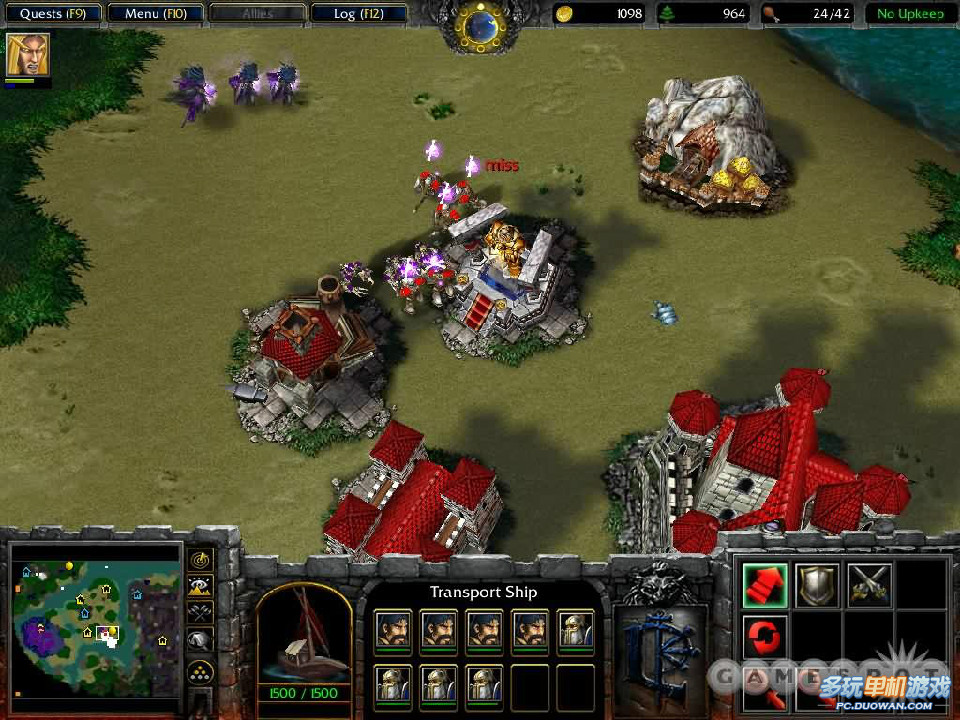Select the hero portrait icon
Screen dimensions: 960x720
[x=28, y=55]
